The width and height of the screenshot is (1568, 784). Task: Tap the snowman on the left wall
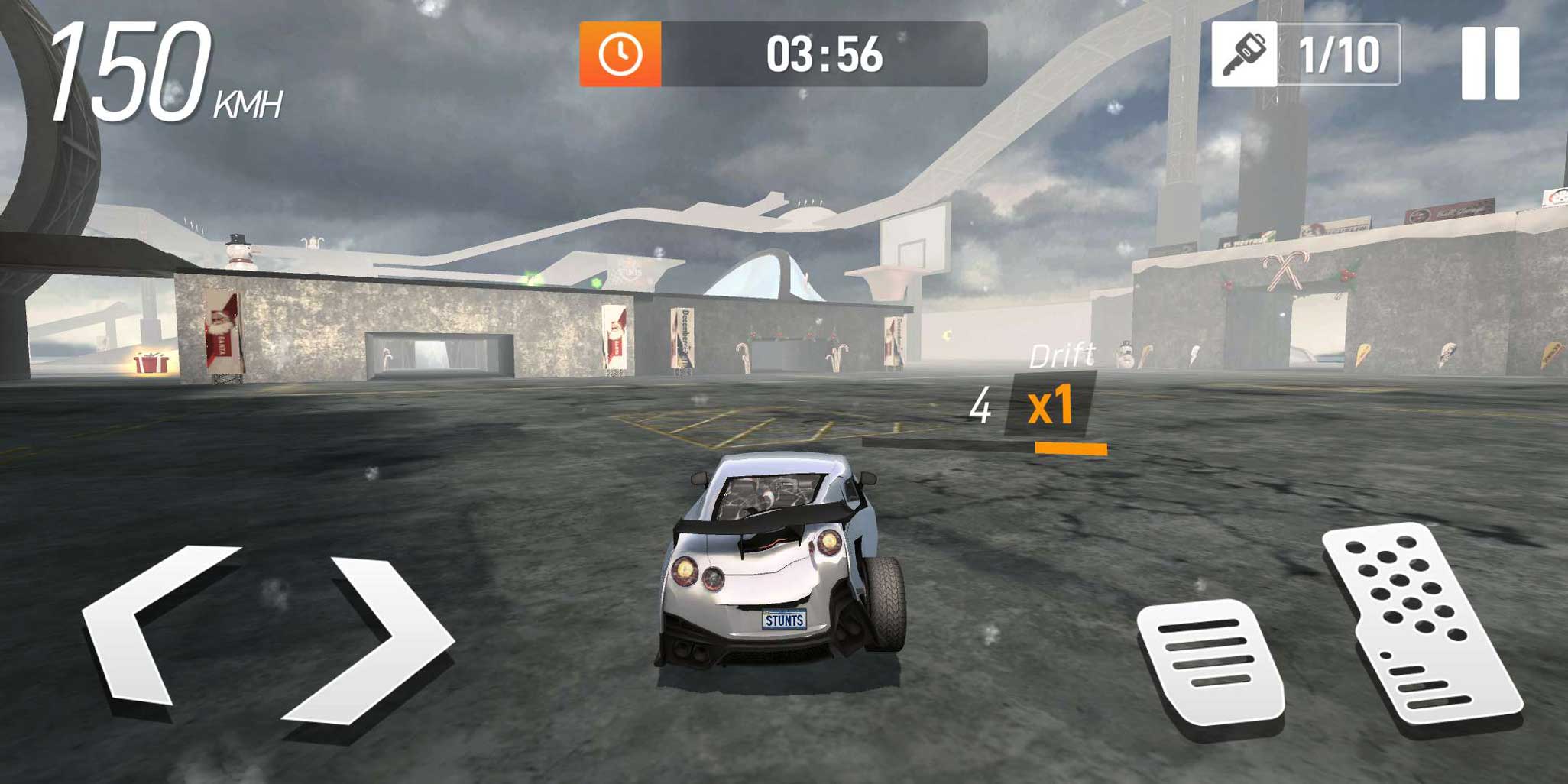pos(236,252)
